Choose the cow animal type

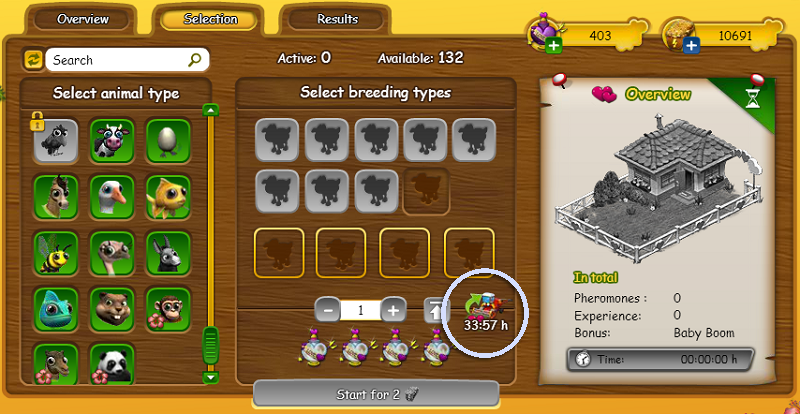(x=112, y=140)
